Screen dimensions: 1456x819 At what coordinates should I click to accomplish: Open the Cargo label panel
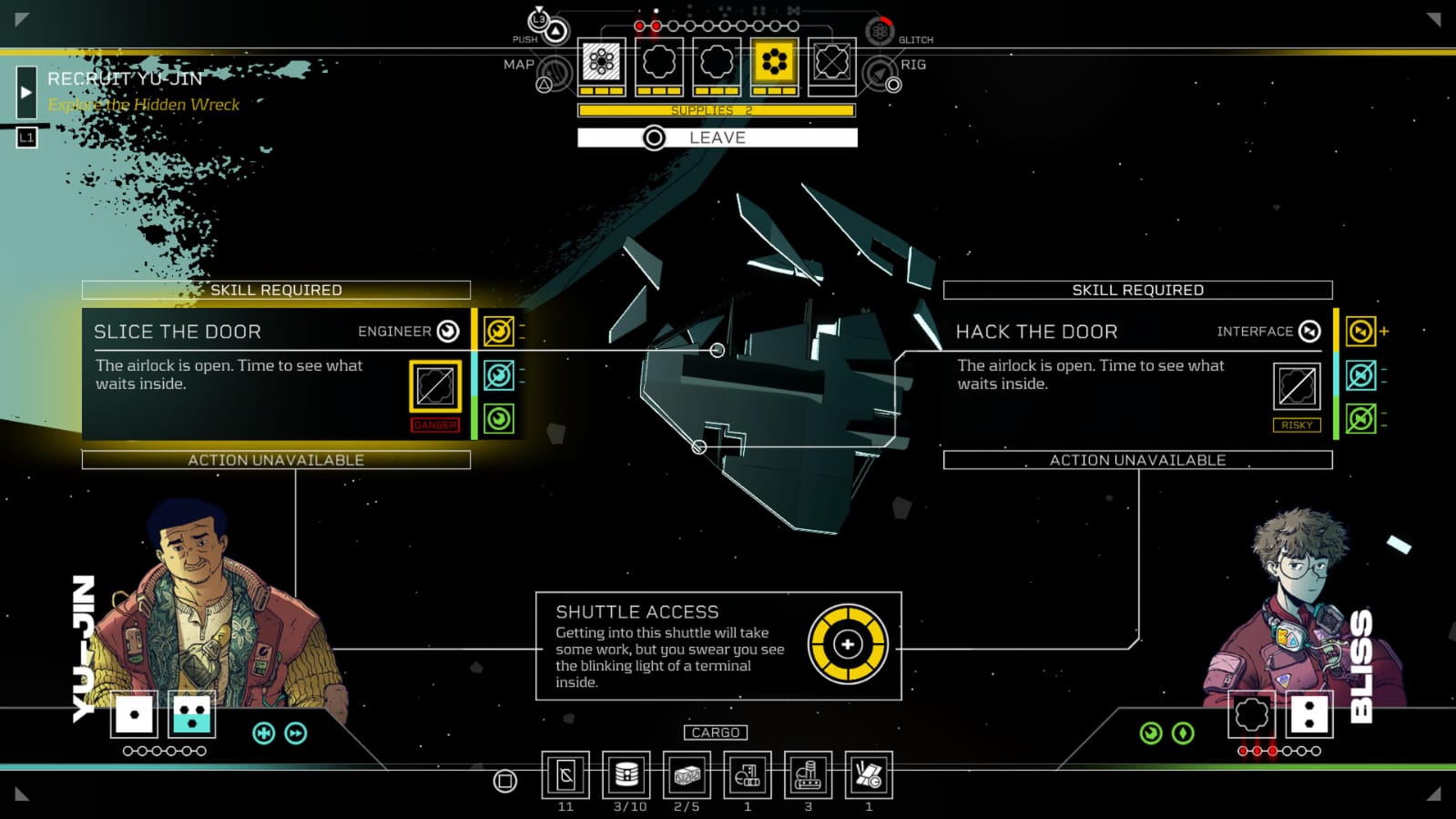716,732
